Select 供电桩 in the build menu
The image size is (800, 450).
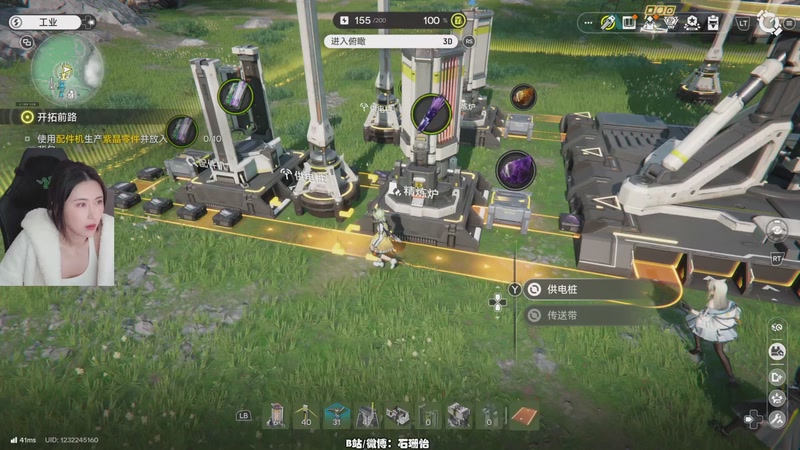(592, 289)
